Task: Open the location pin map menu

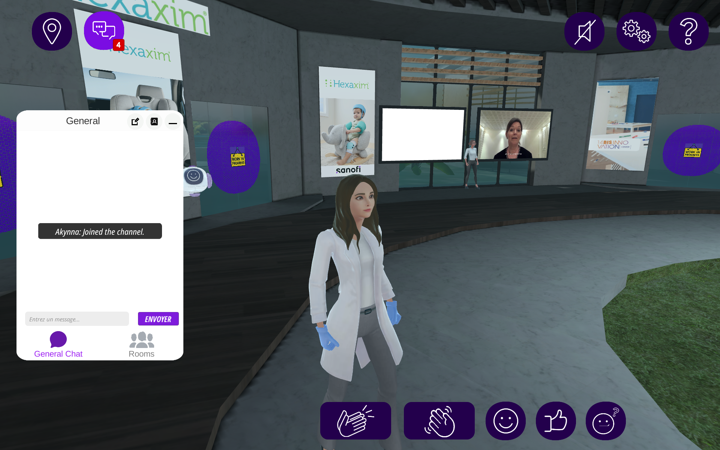Action: click(52, 31)
